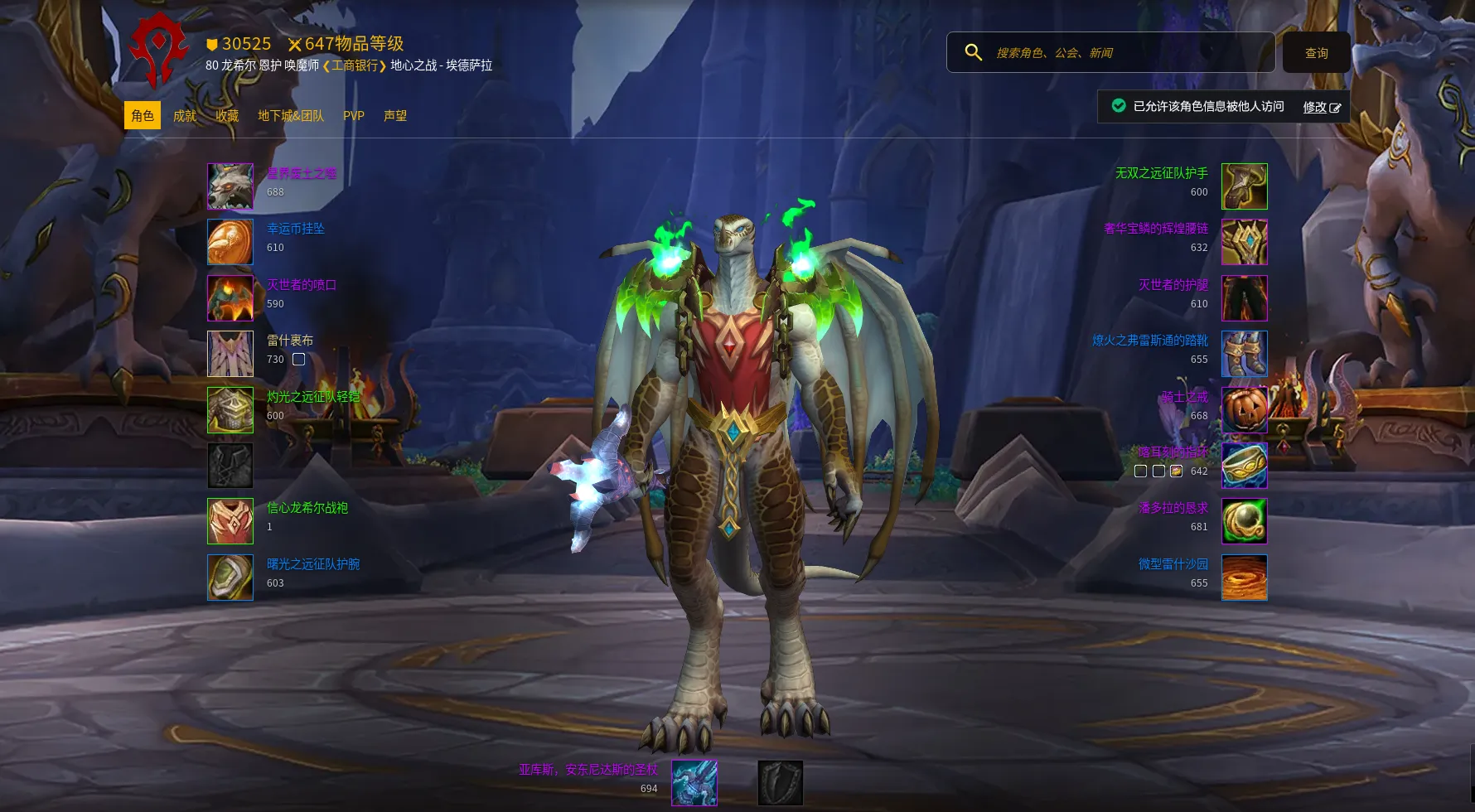This screenshot has height=812, width=1475.
Task: Click the 曙光之远征队护腕 bracers icon
Action: [230, 578]
